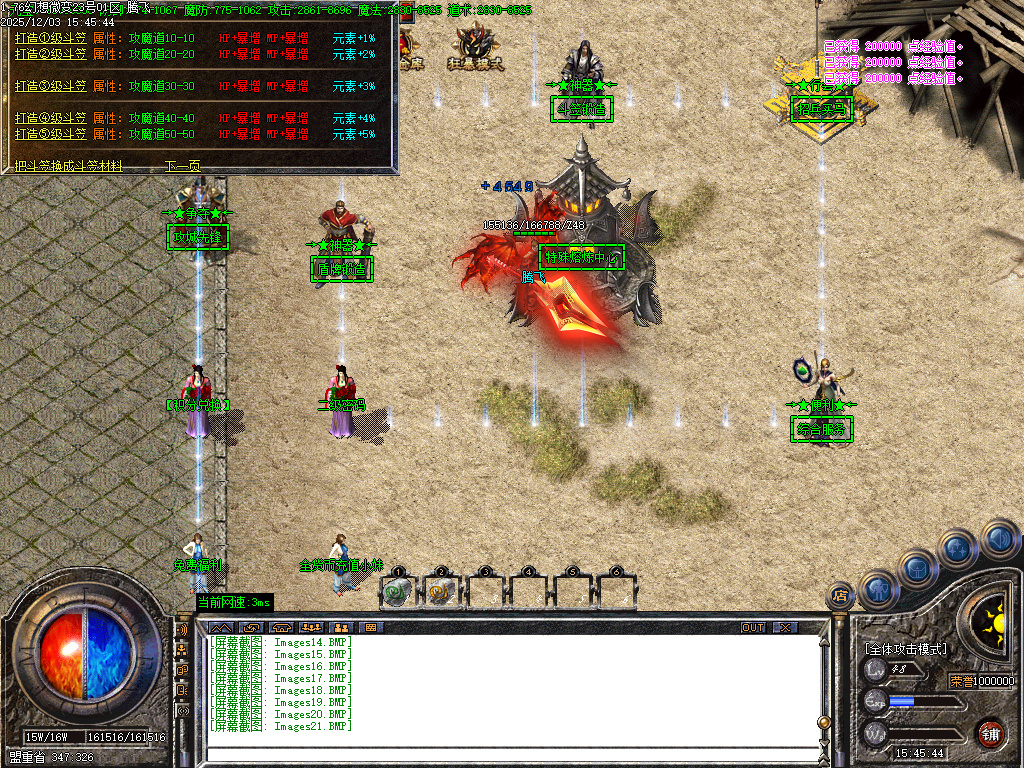This screenshot has width=1024, height=768.
Task: Use the green scroll in hotbar slot 1
Action: click(398, 591)
